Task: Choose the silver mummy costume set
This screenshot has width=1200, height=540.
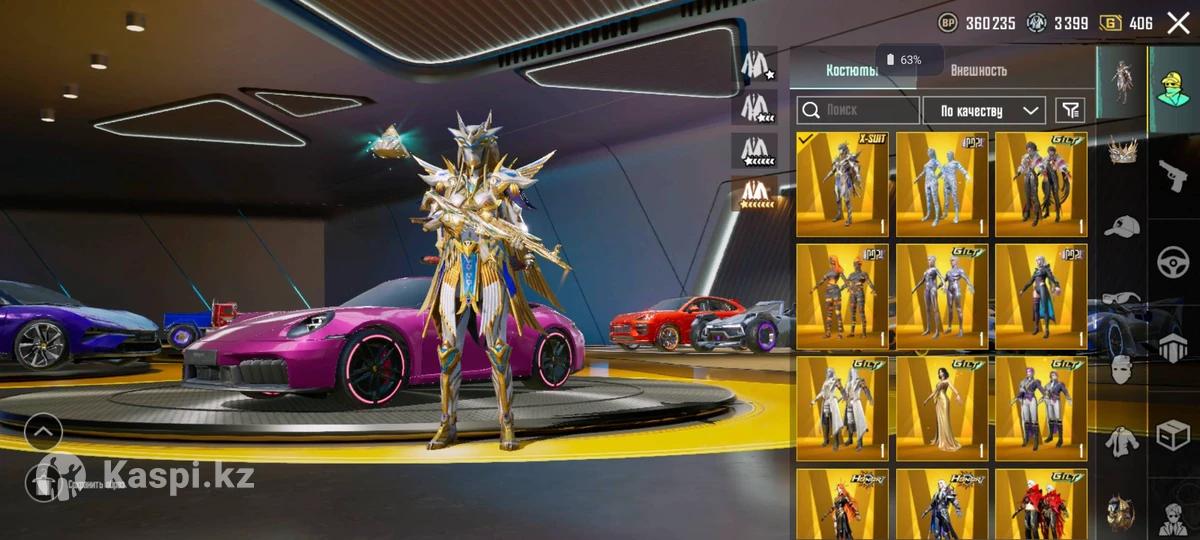Action: pyautogui.click(x=942, y=184)
